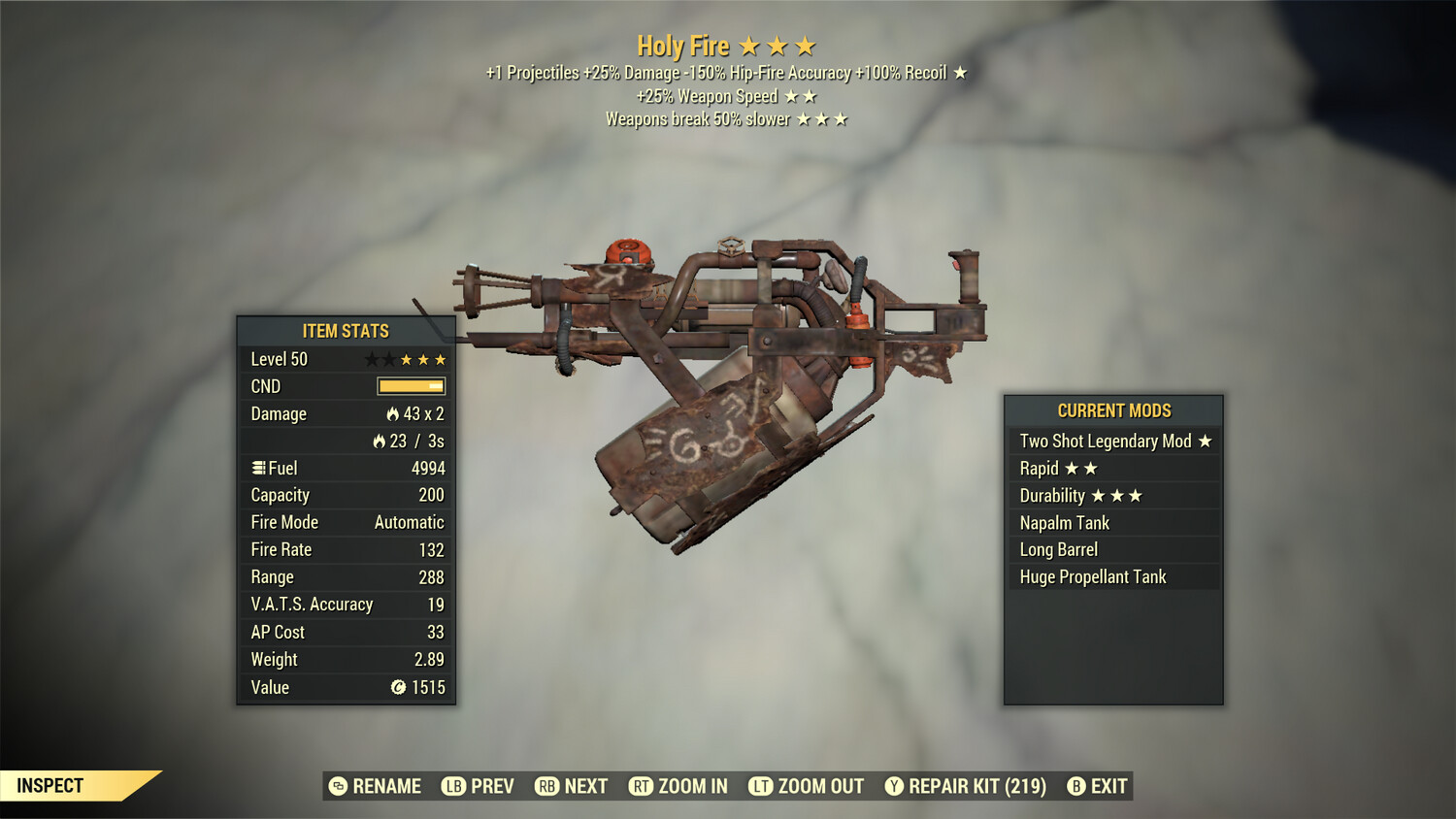The height and width of the screenshot is (819, 1456).
Task: Select the Fuel ammo icon in Item Stats
Action: click(x=257, y=468)
